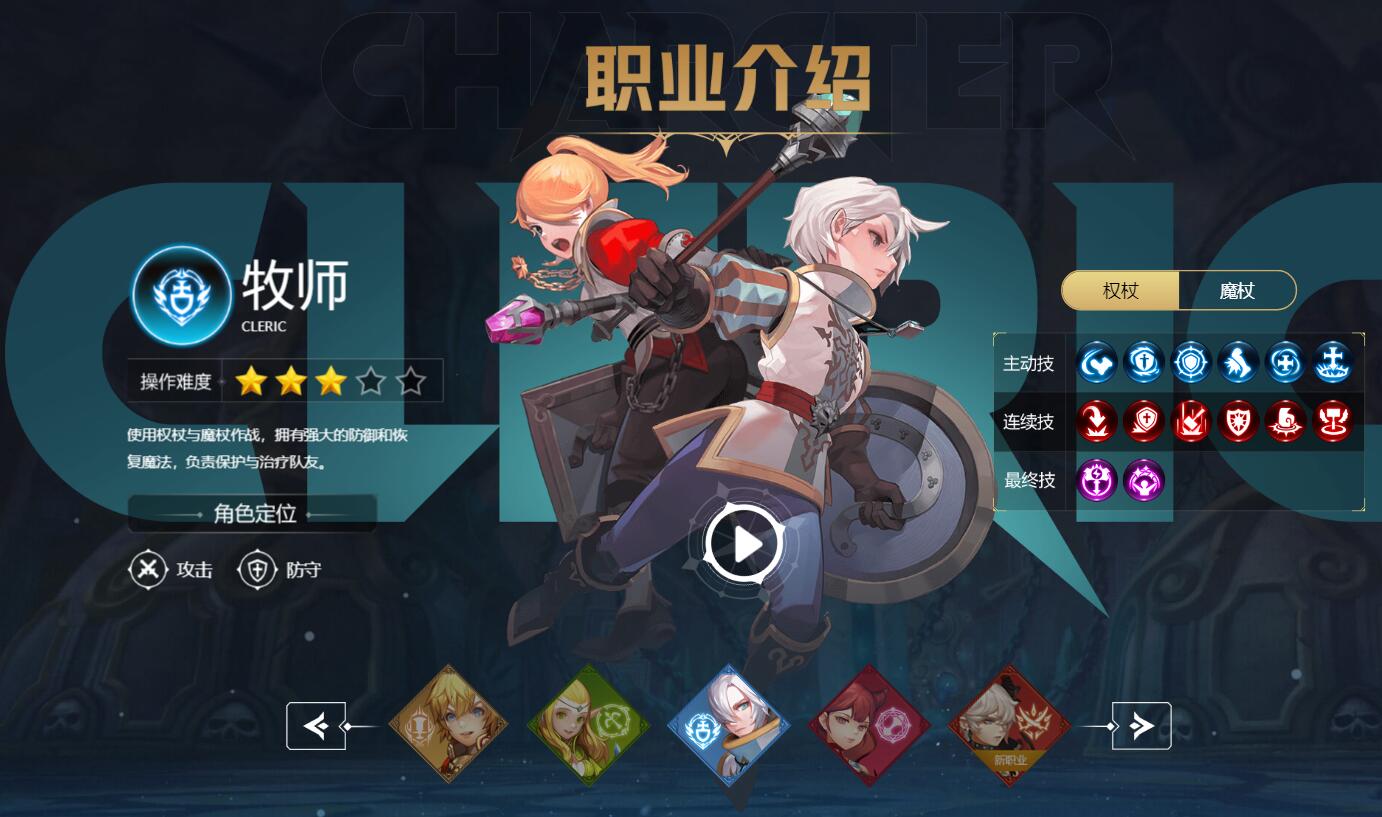Image resolution: width=1382 pixels, height=817 pixels.
Task: Click the right carousel arrow
Action: pyautogui.click(x=1141, y=725)
